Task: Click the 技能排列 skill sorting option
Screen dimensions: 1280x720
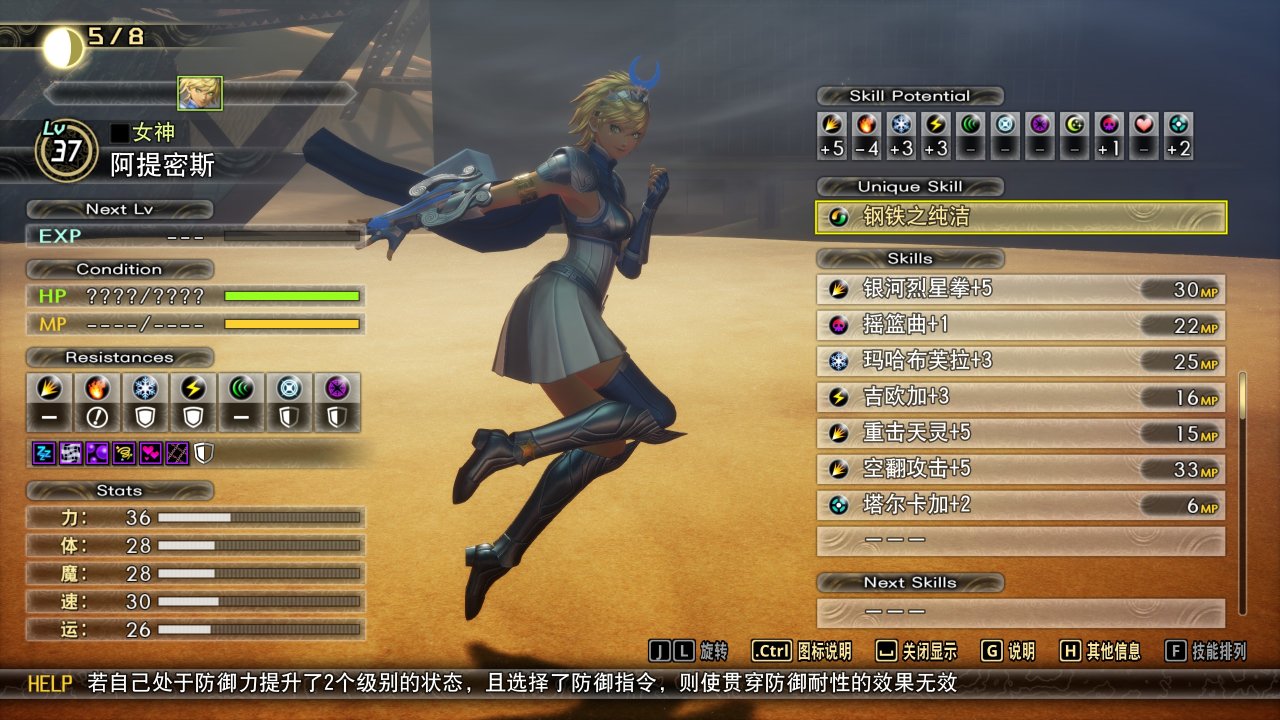Action: (x=1207, y=651)
